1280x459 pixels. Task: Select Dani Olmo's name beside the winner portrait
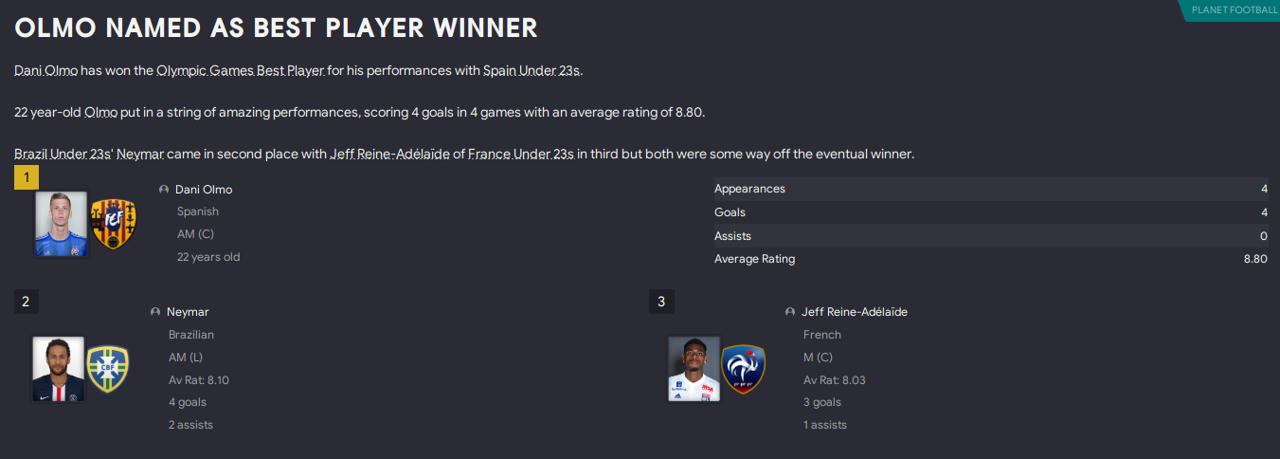pos(203,189)
